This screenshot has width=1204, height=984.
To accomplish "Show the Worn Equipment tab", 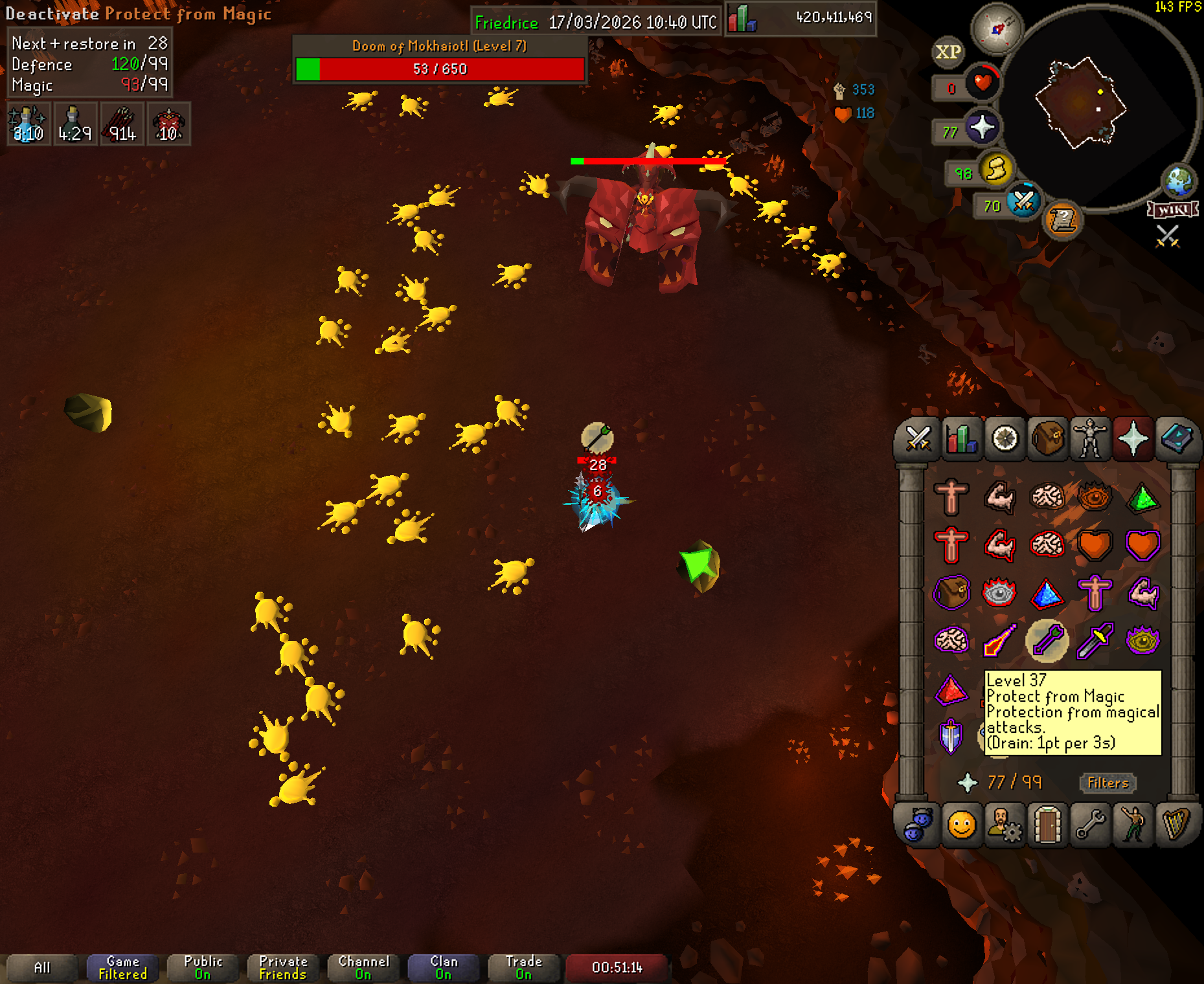I will tap(1090, 439).
